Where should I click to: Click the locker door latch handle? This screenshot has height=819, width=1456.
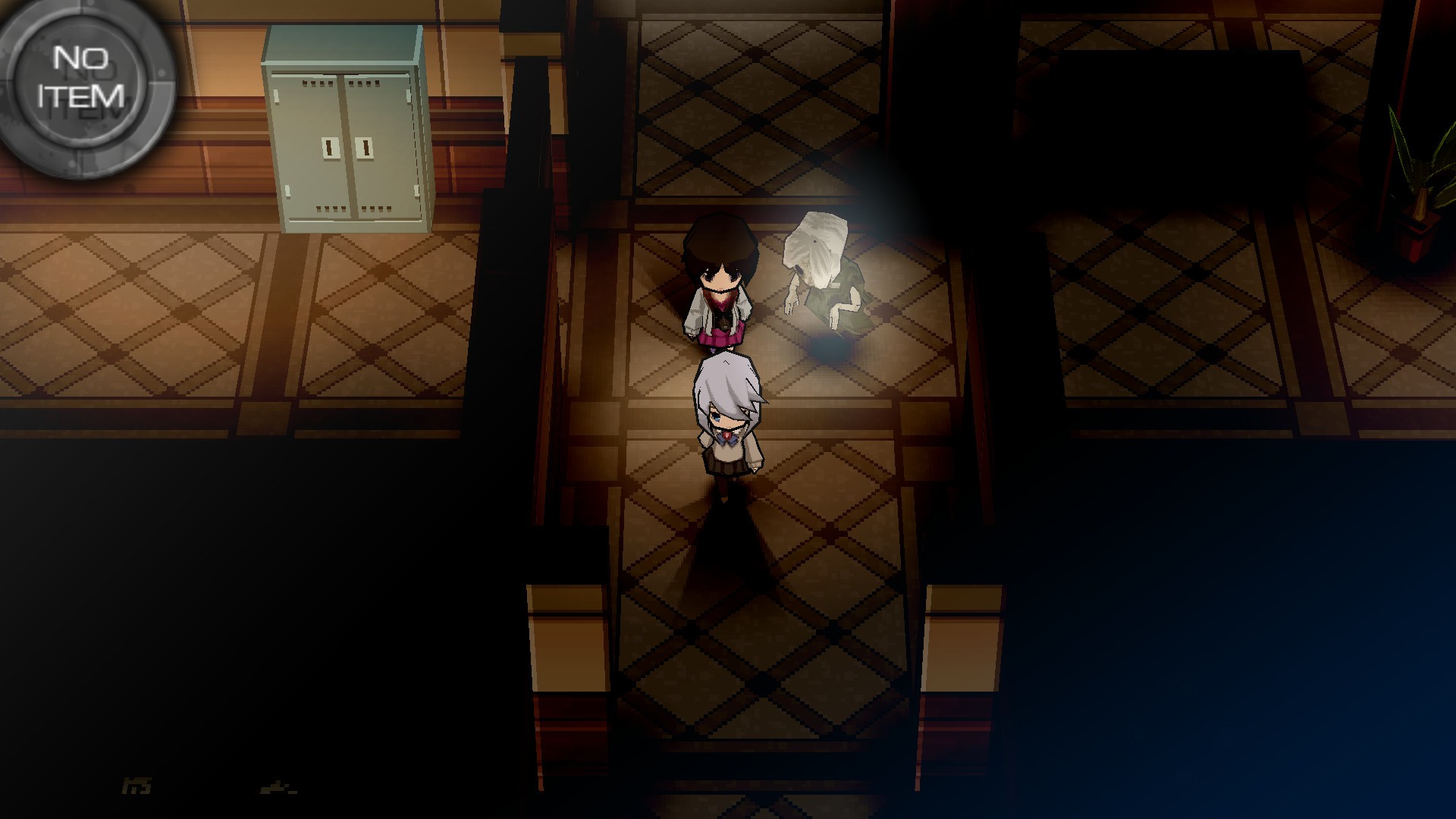point(349,149)
